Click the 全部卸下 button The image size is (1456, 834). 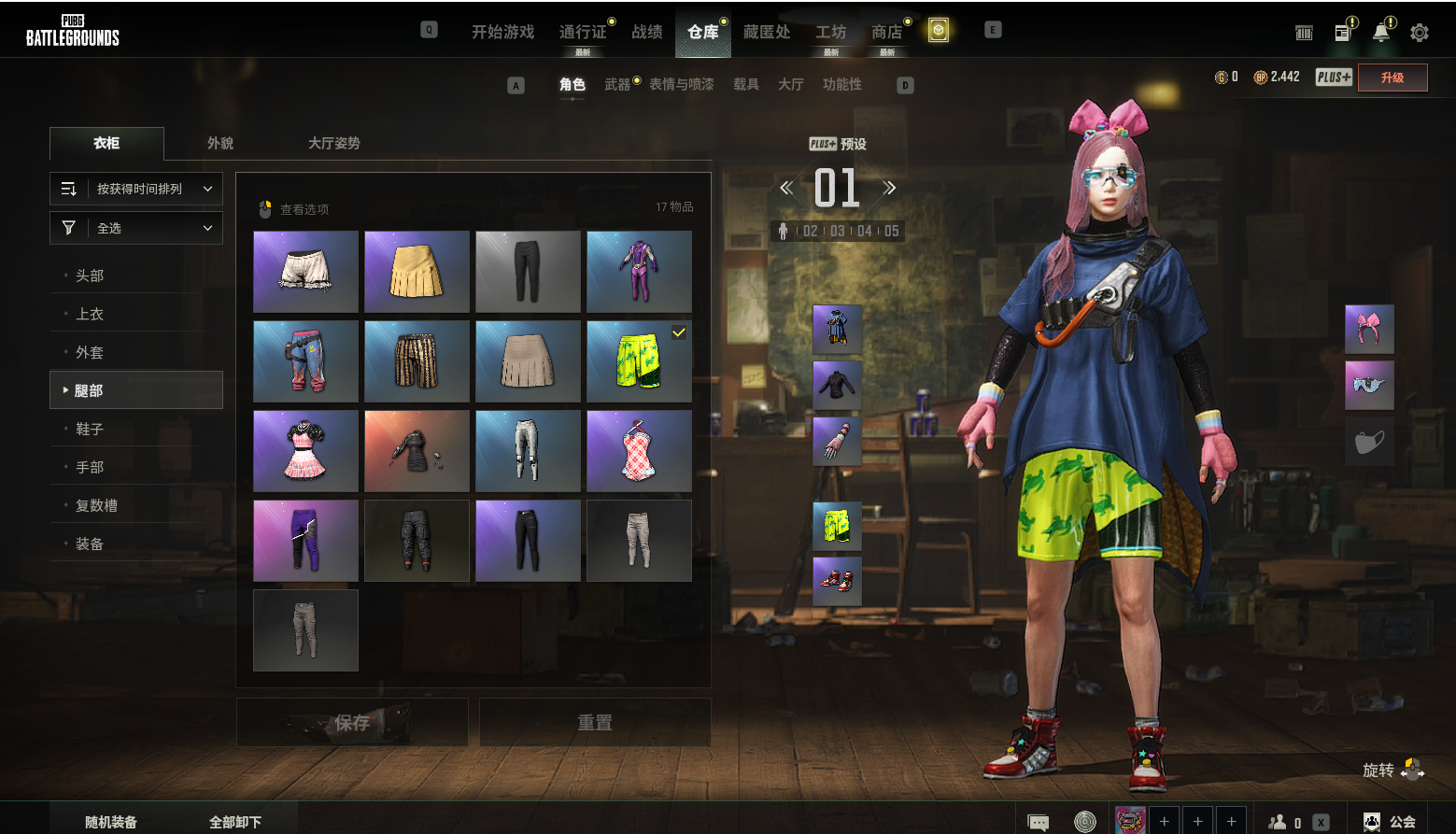235,822
